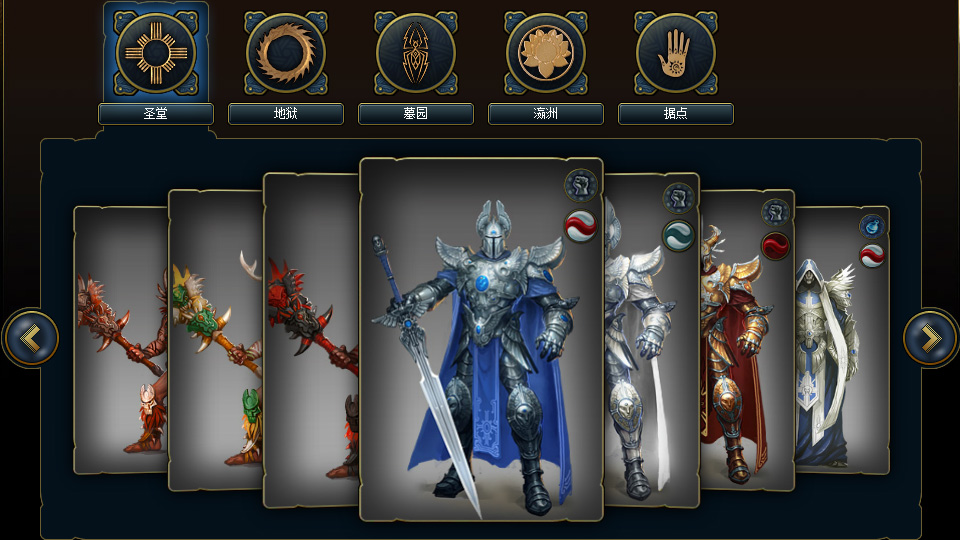Advance carousel with the right arrow
960x540 pixels.
pos(930,338)
